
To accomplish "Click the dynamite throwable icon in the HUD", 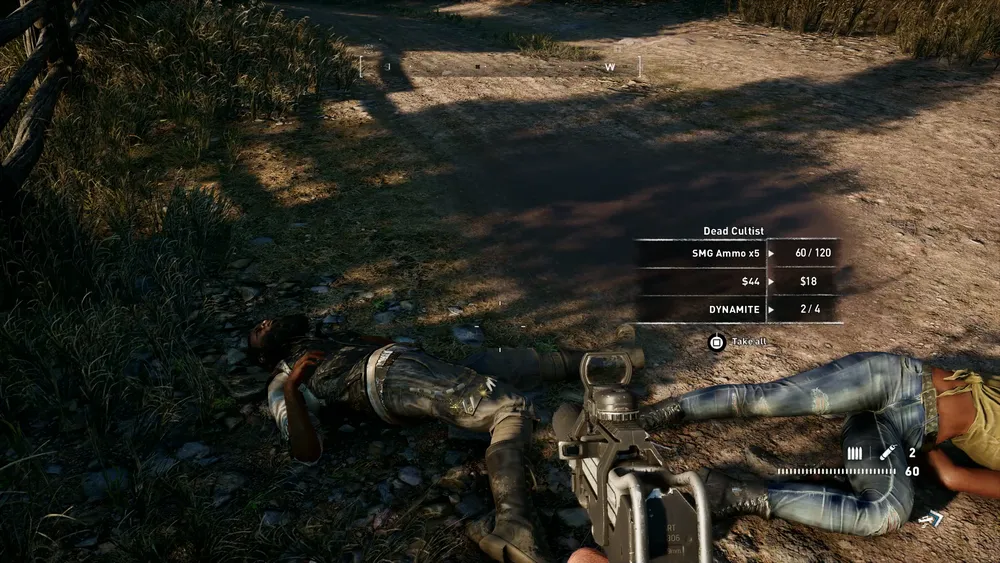I will click(887, 453).
